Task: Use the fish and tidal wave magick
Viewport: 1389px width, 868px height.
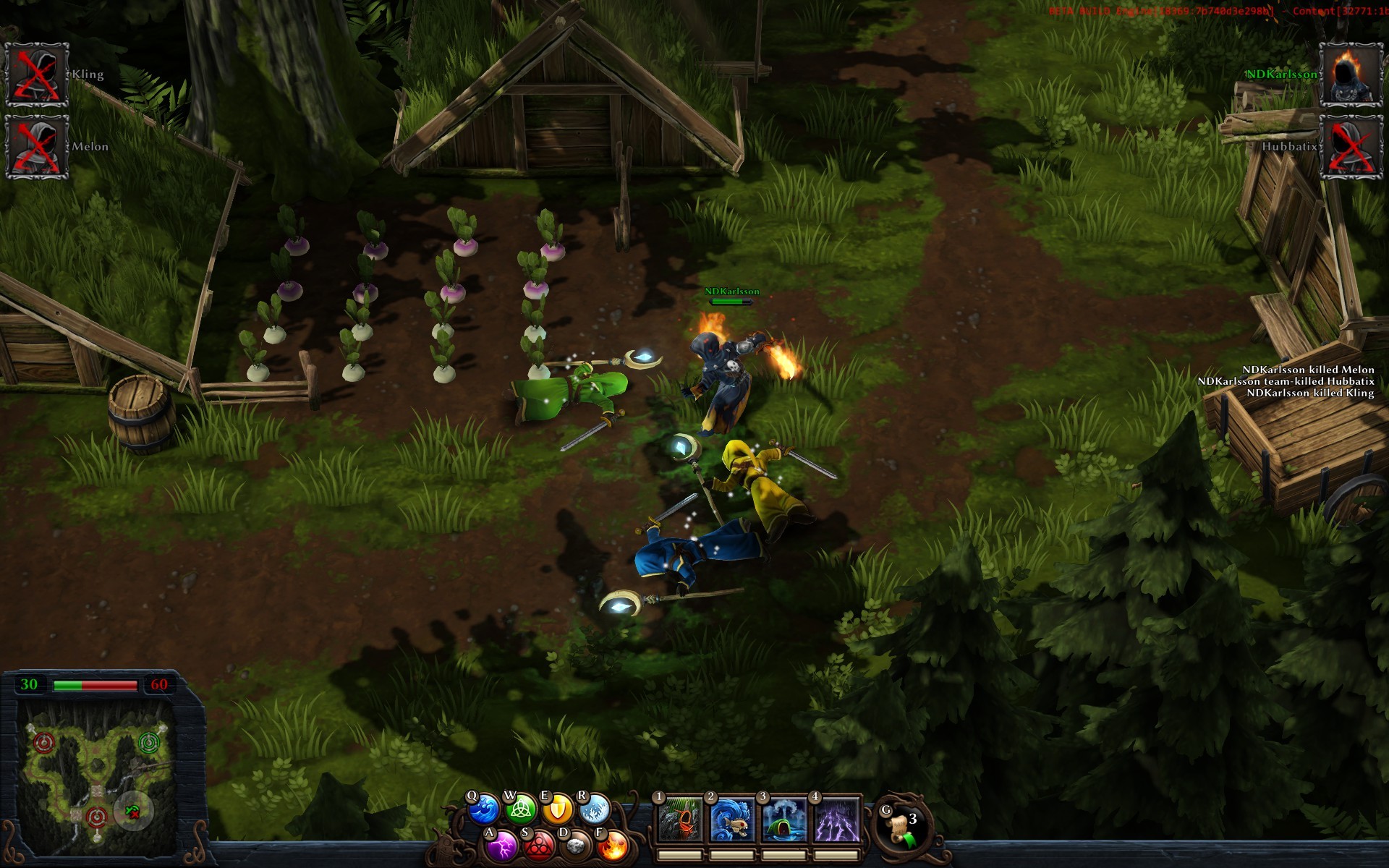Action: coord(732,820)
